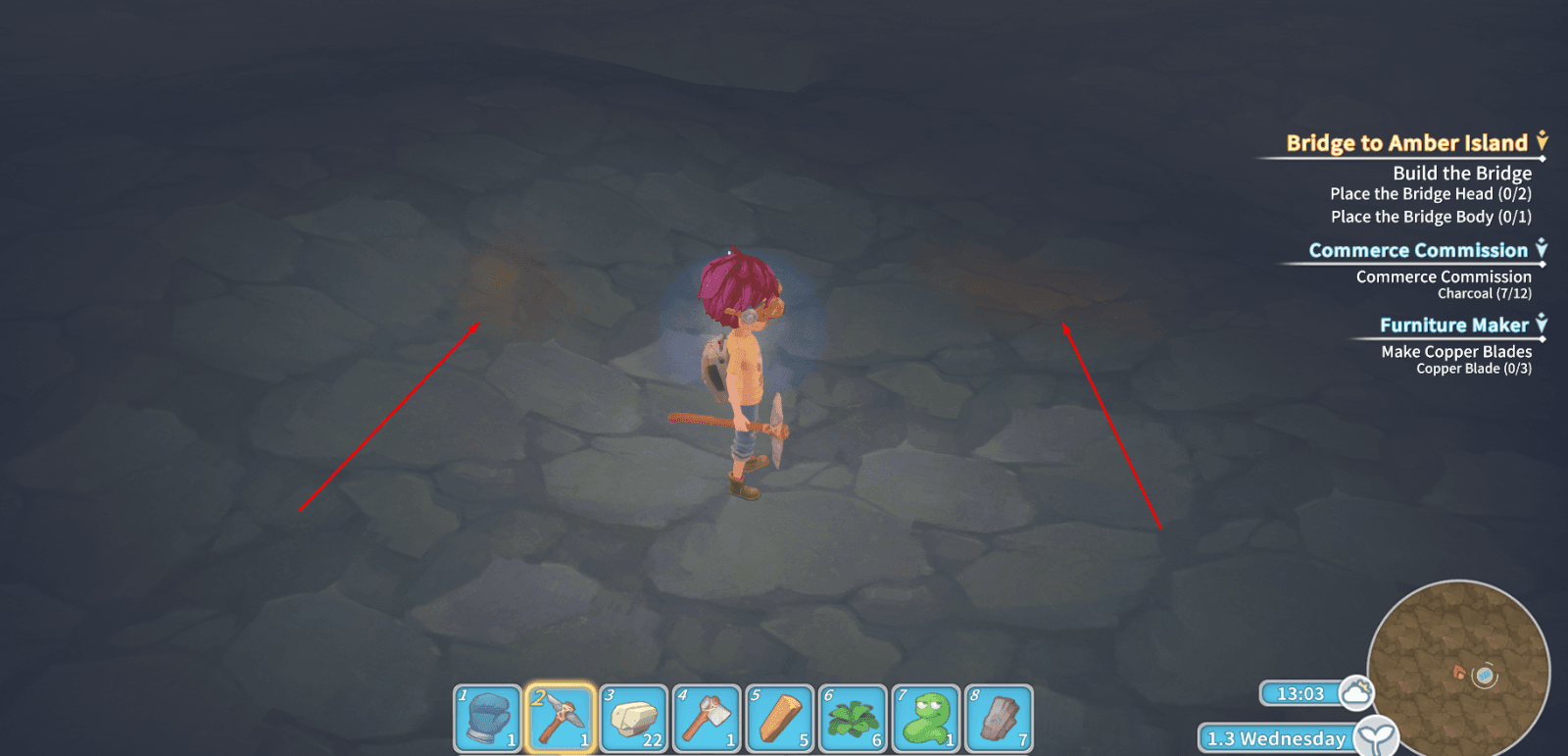Collapse the Furniture Maker quest entry

[x=1542, y=325]
